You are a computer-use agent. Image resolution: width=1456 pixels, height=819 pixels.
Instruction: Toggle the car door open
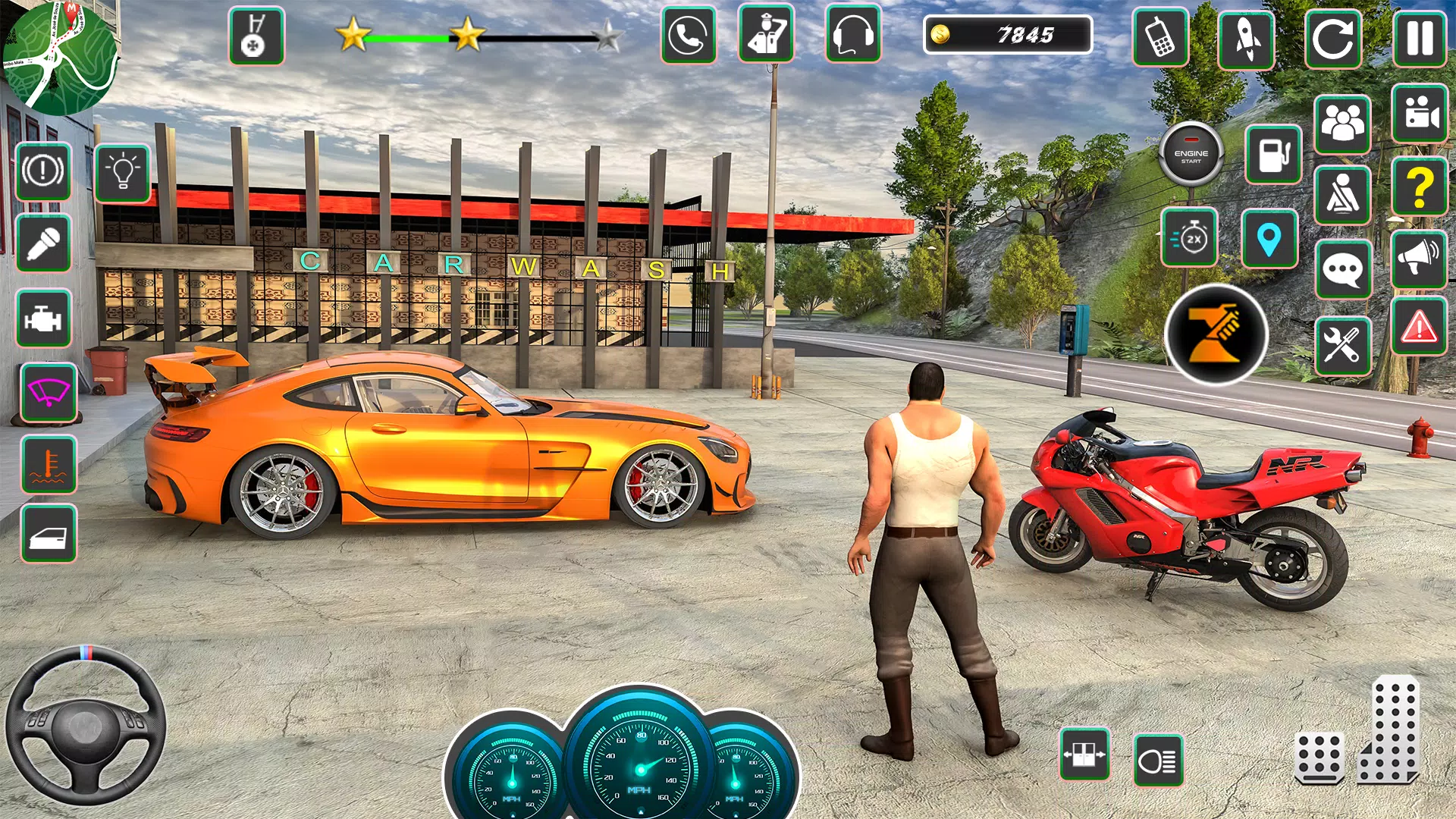tap(49, 531)
